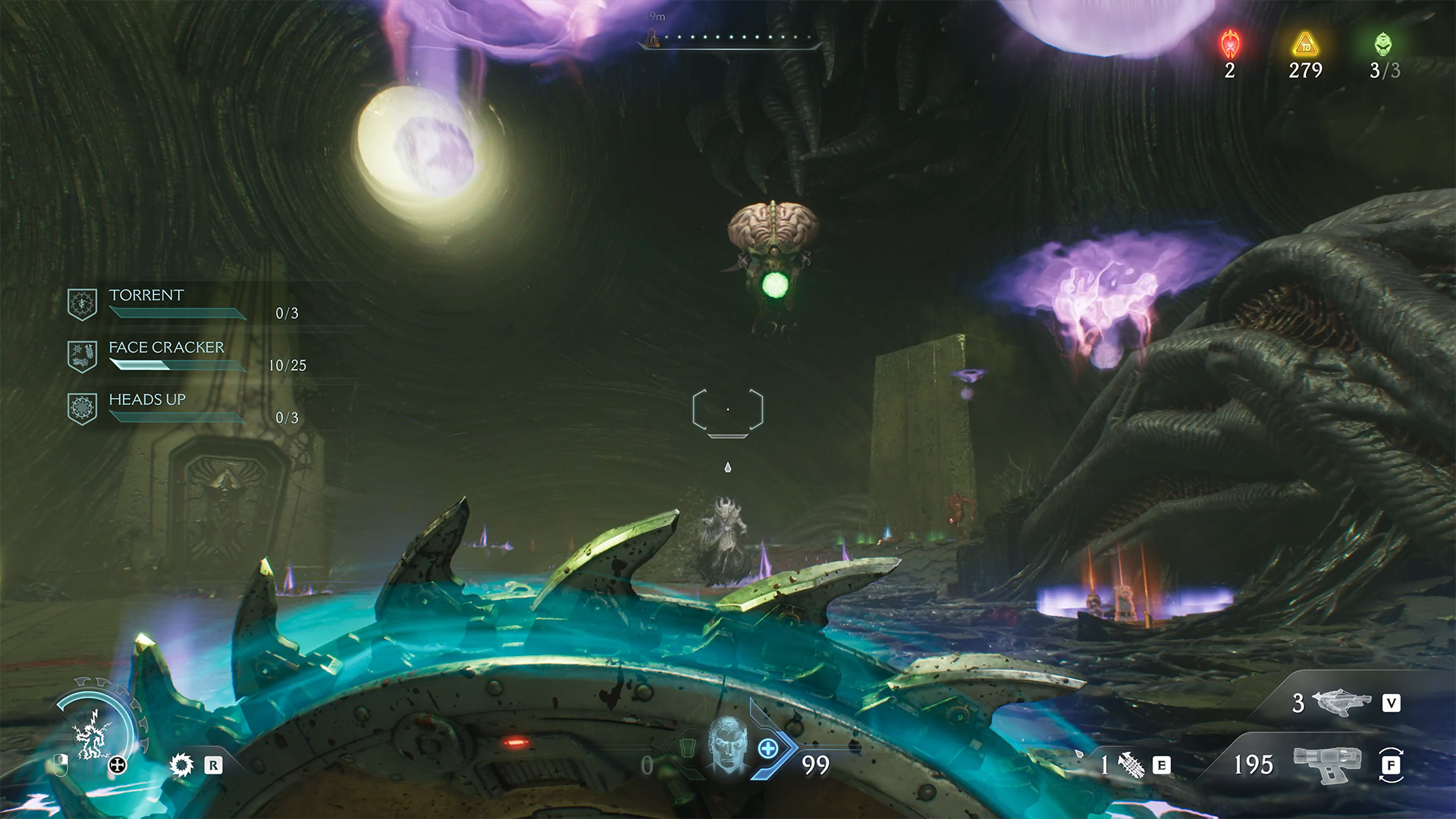Choose the crossbow-style weapon slot
Image resolution: width=1456 pixels, height=819 pixels.
[1341, 702]
